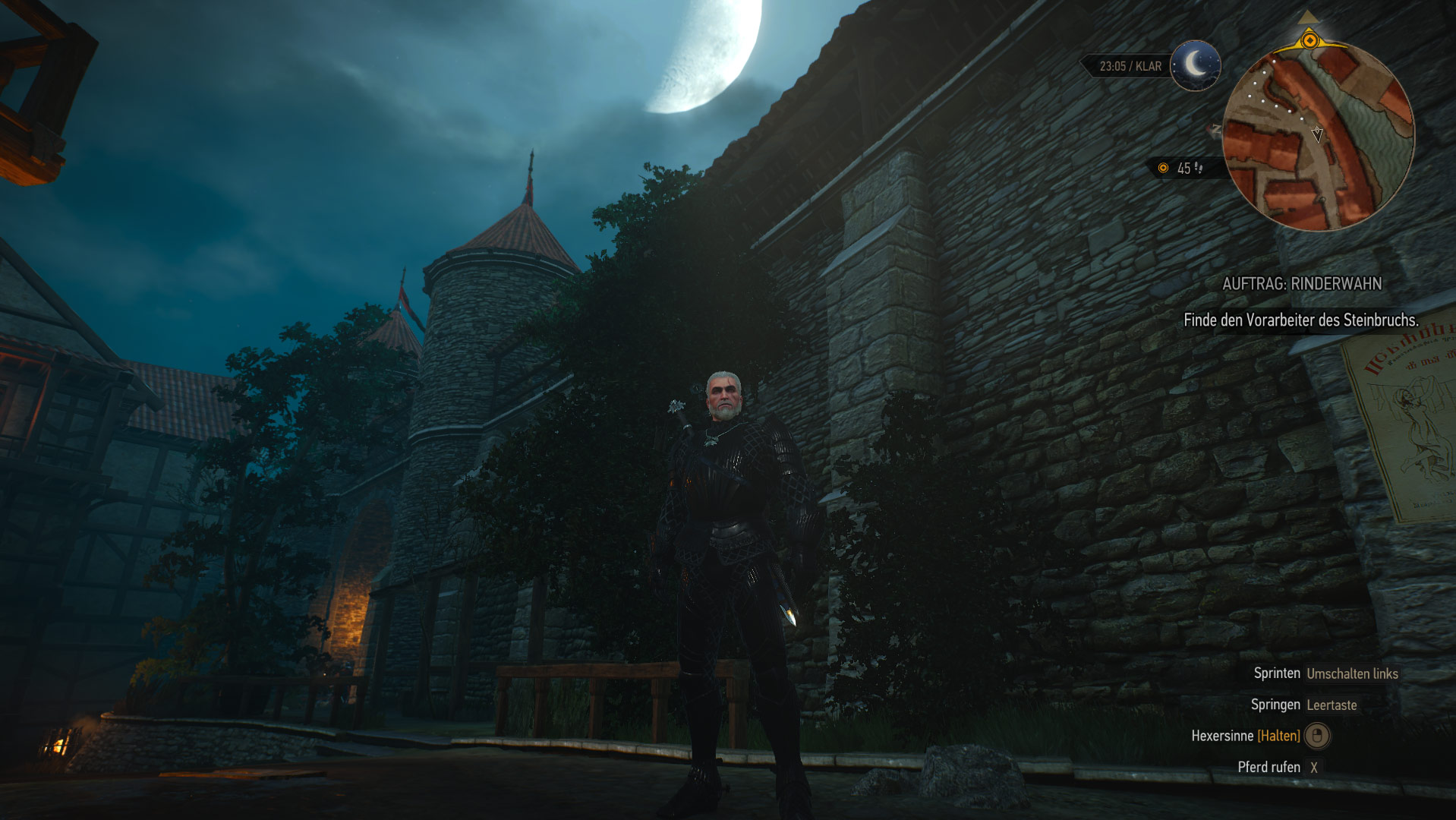Viewport: 1456px width, 820px height.
Task: Select the tracked quest title Auftrag: Rinderwahn
Action: pyautogui.click(x=1302, y=284)
